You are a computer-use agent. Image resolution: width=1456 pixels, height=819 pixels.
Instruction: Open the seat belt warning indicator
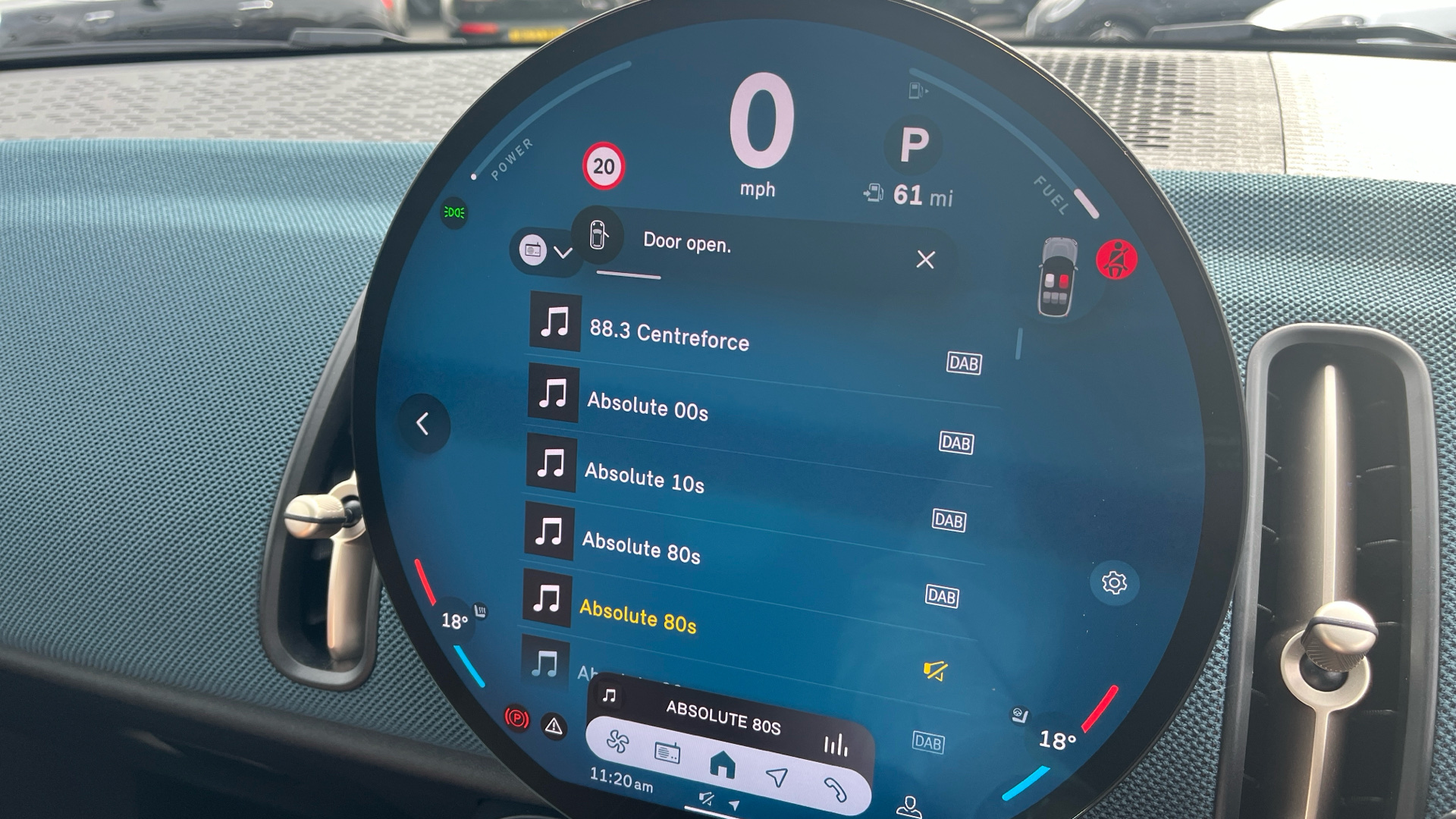pos(1116,260)
